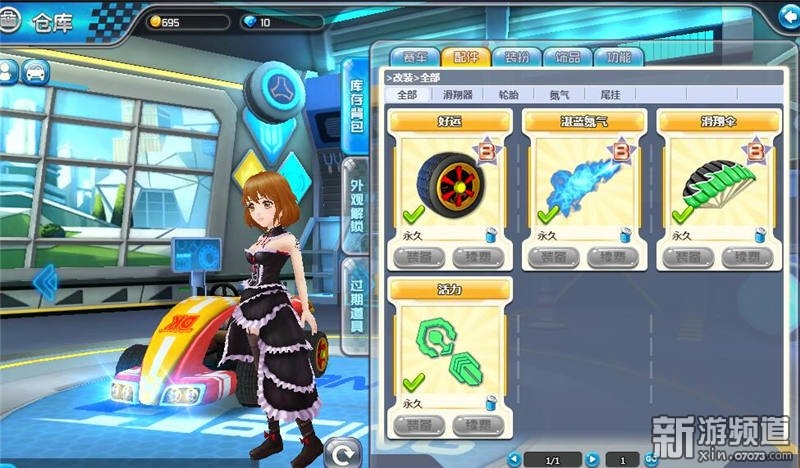800x468 pixels.
Task: Go to the next inventory page
Action: pos(592,459)
